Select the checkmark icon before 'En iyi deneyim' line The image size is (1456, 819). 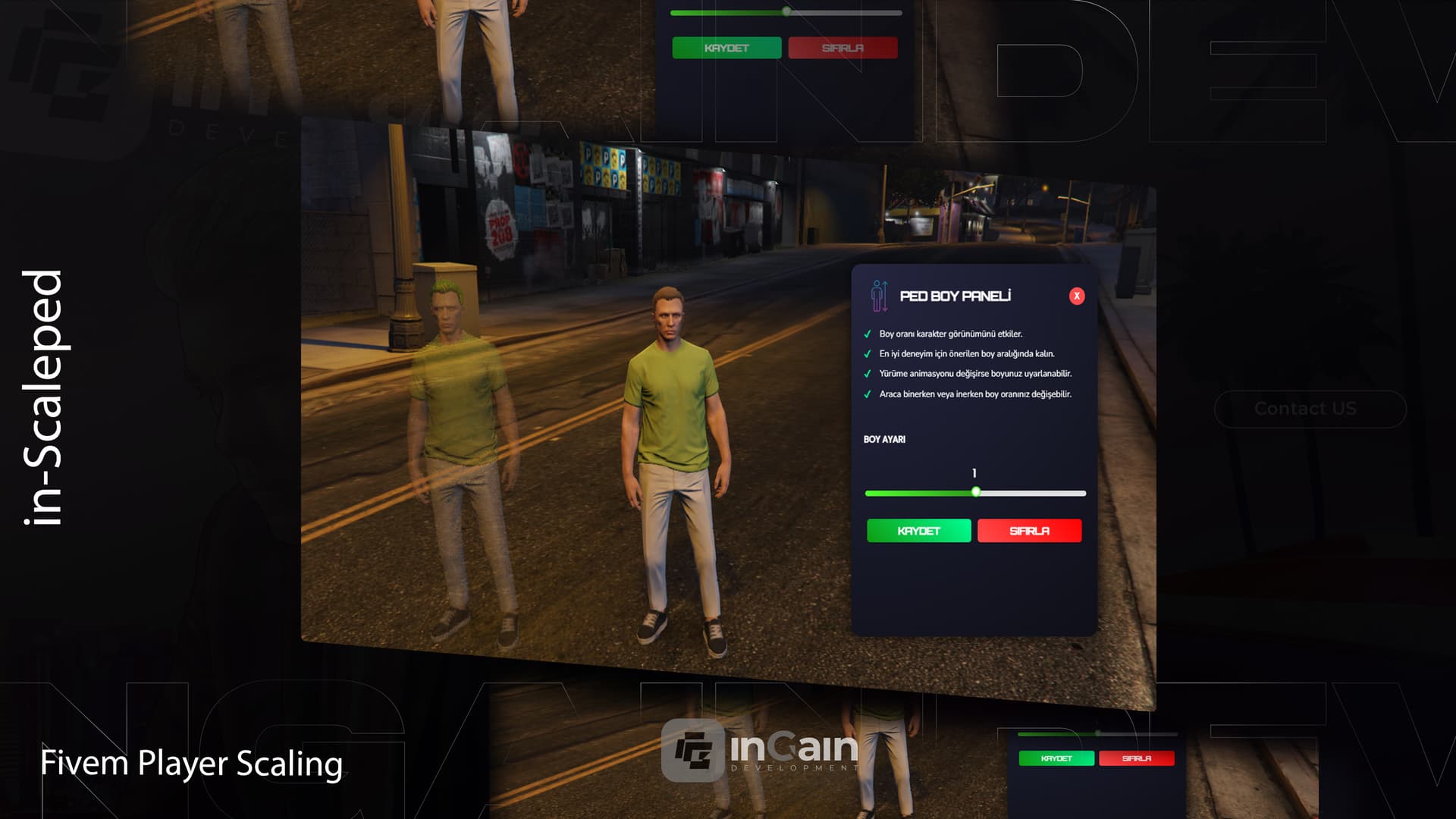pos(867,353)
